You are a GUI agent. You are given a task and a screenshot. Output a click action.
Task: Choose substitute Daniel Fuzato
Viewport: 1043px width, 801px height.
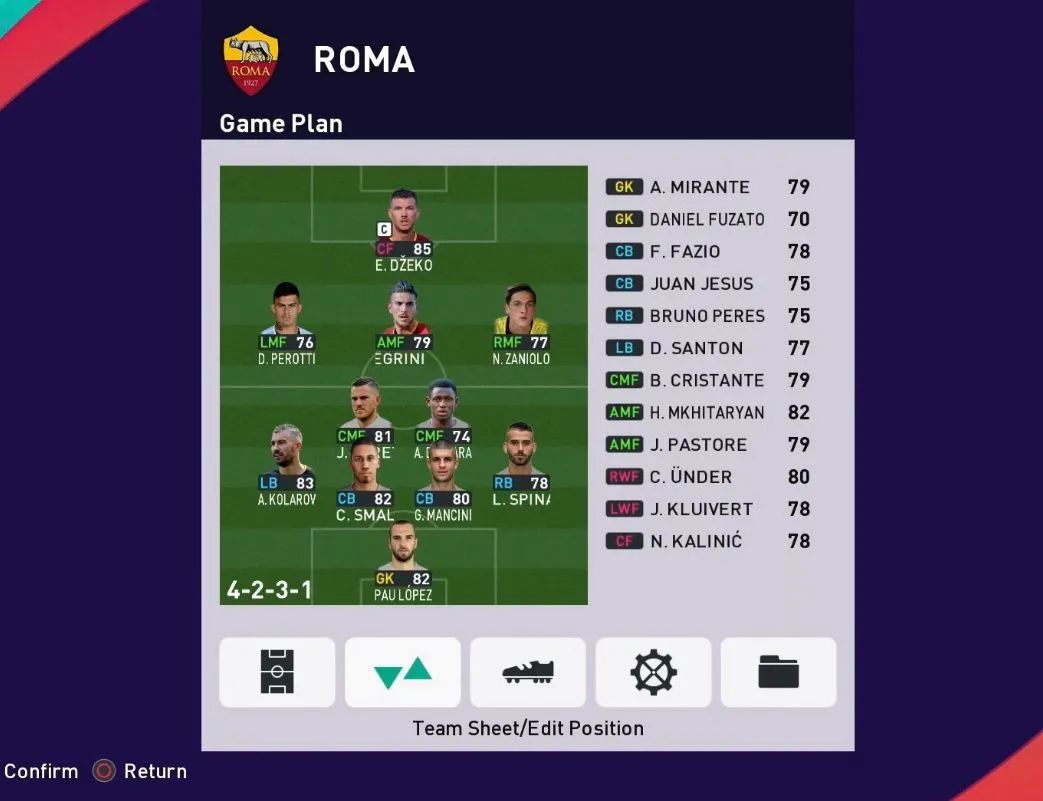pyautogui.click(x=707, y=219)
